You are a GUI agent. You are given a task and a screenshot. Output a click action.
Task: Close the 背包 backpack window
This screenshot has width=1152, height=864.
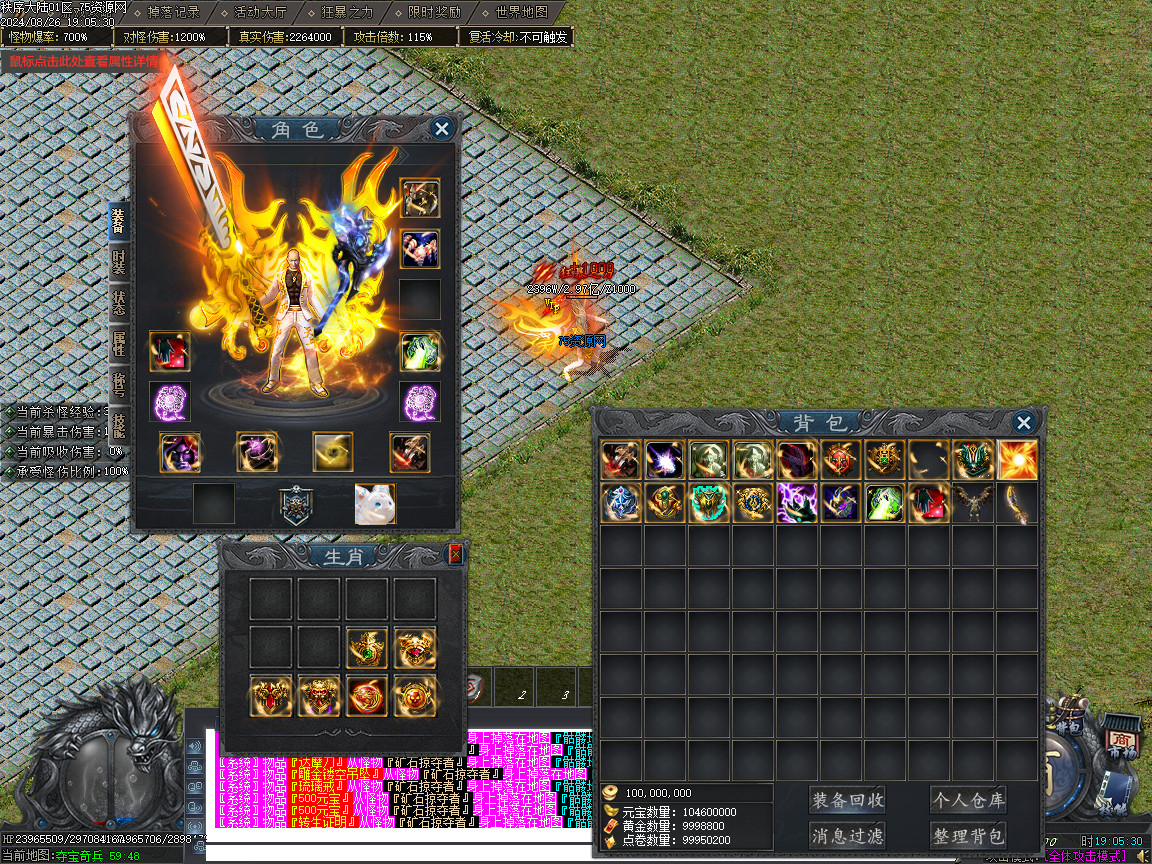tap(1023, 423)
